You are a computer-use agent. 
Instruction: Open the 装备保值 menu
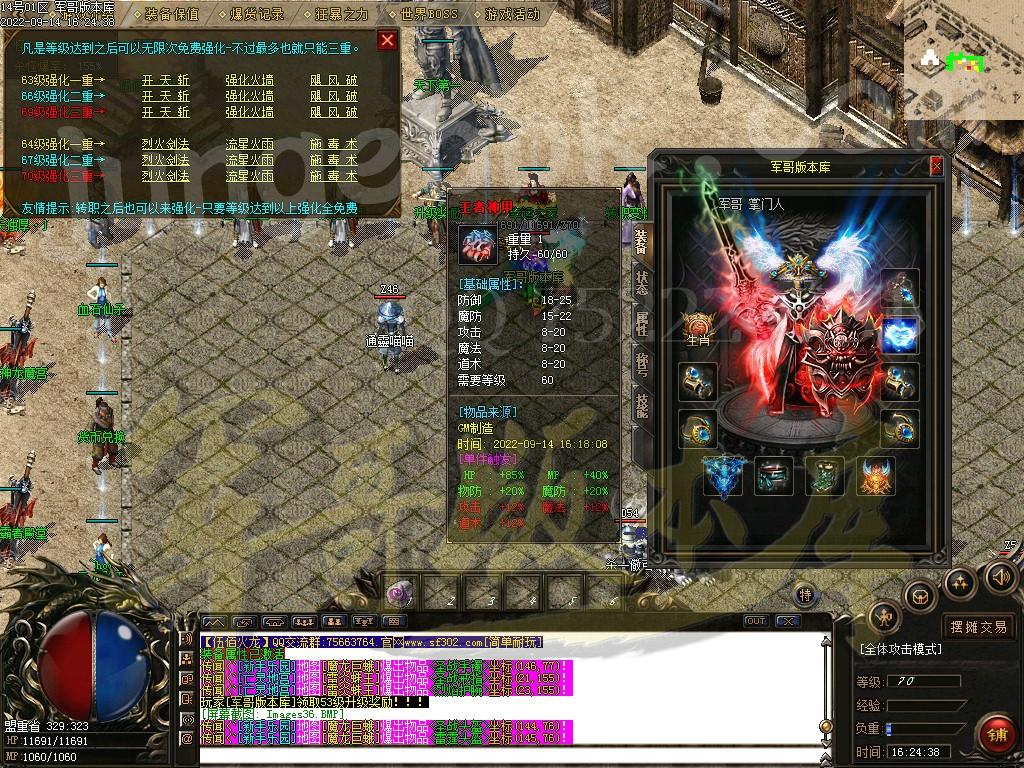point(171,15)
